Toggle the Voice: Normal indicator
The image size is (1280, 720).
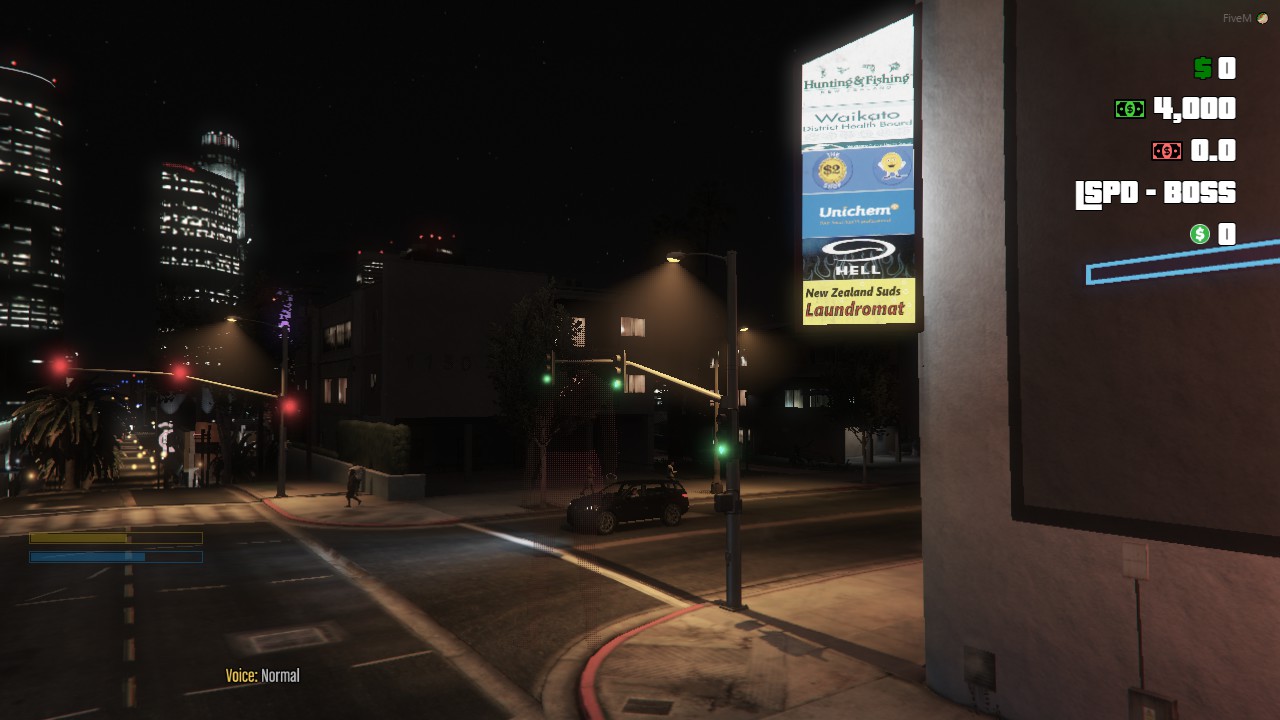click(x=262, y=675)
